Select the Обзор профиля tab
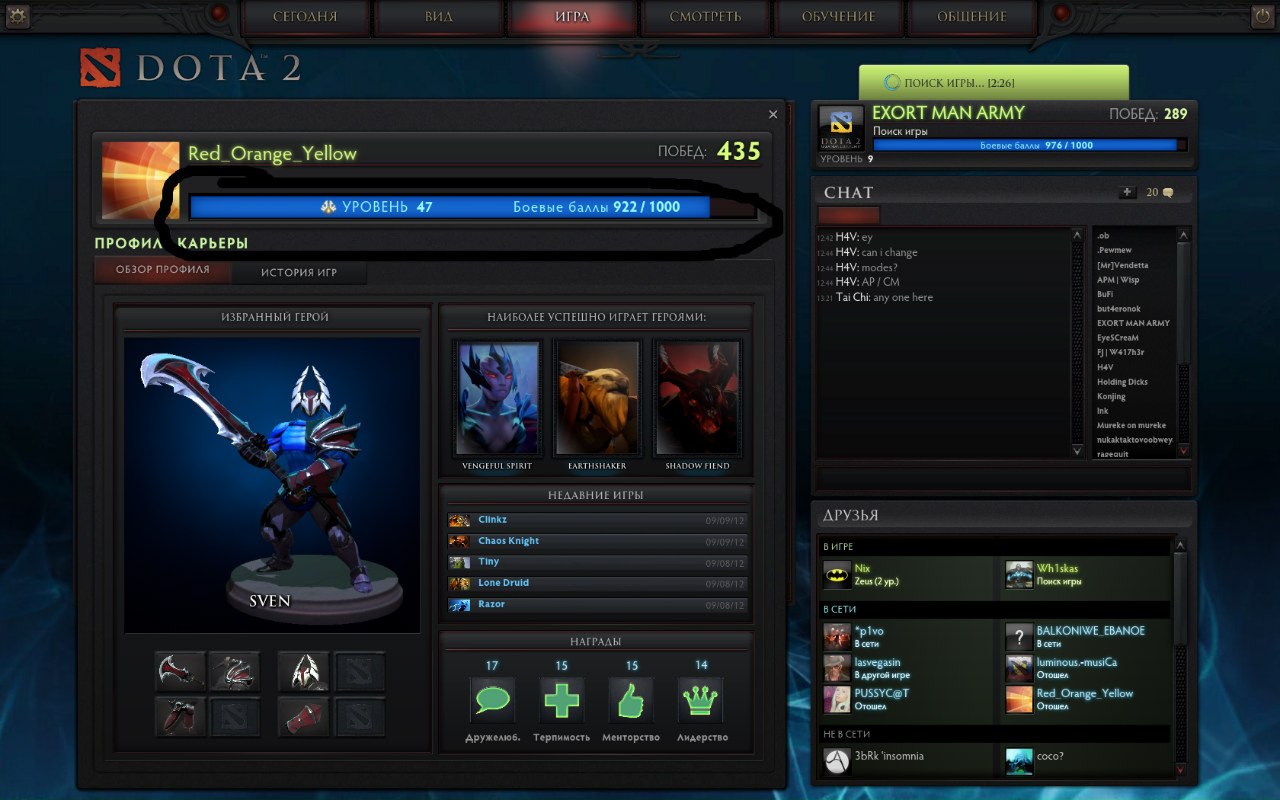1280x800 pixels. click(x=163, y=270)
